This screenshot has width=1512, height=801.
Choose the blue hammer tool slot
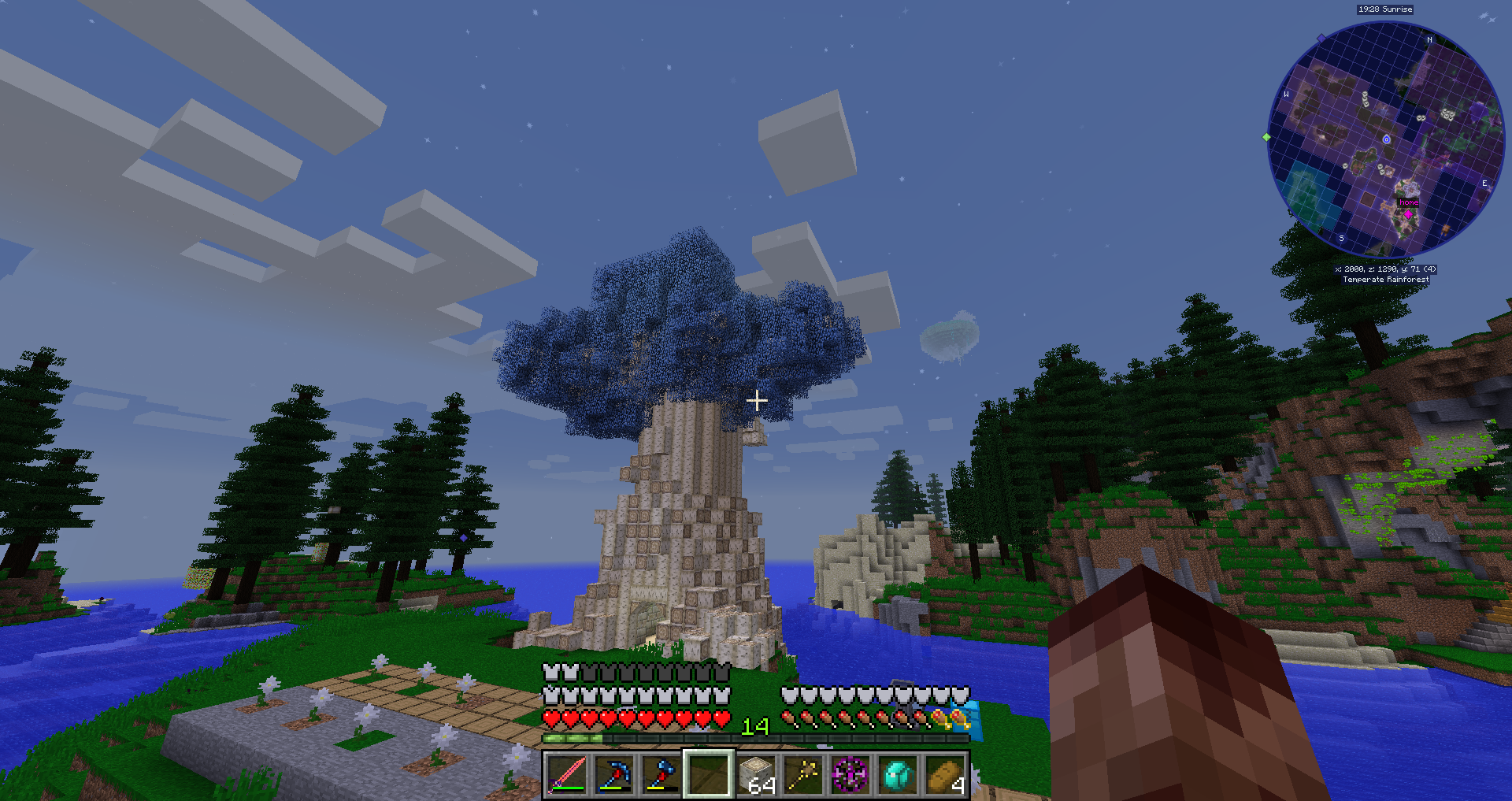point(661,775)
